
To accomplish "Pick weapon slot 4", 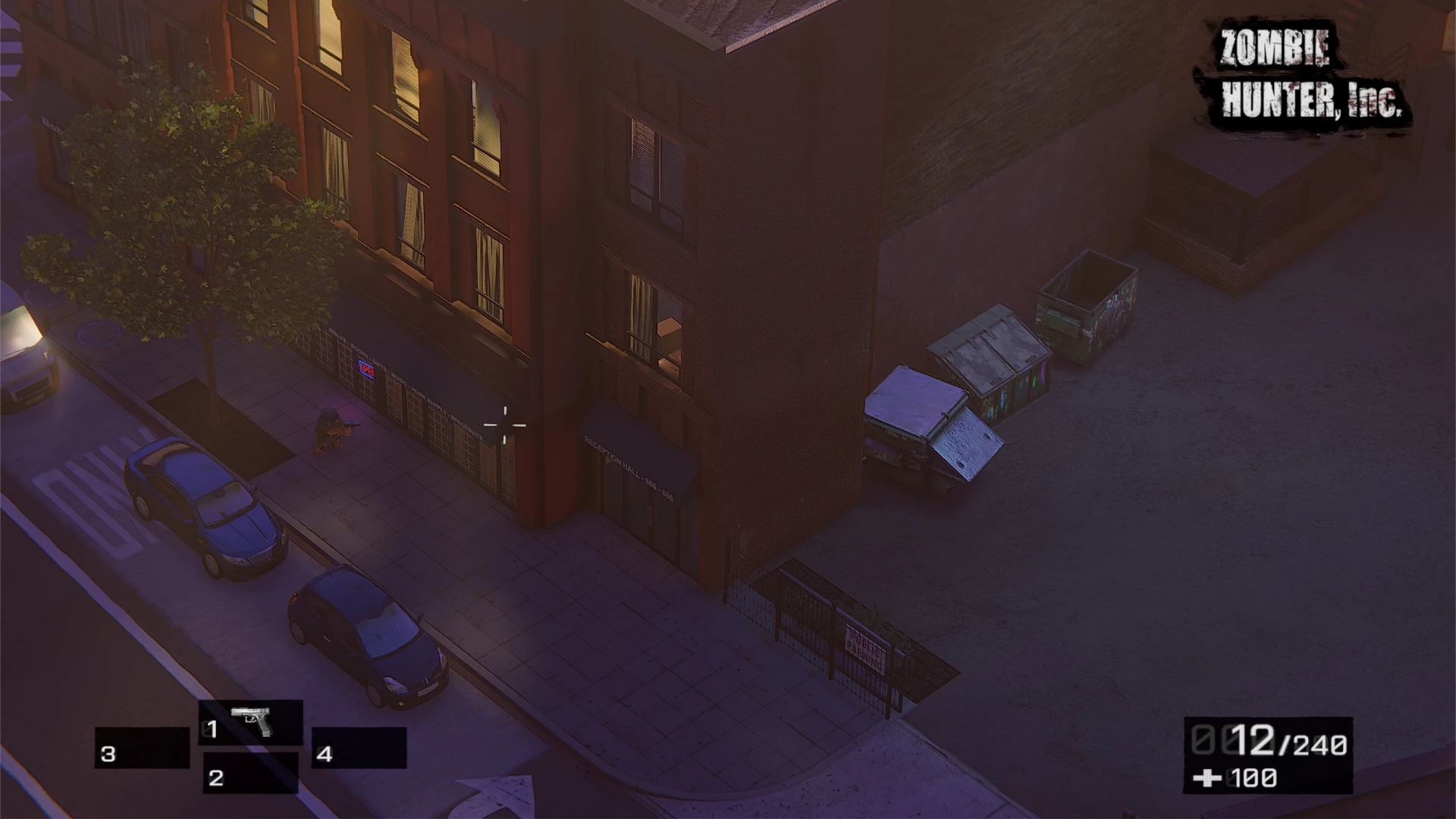I will point(359,749).
